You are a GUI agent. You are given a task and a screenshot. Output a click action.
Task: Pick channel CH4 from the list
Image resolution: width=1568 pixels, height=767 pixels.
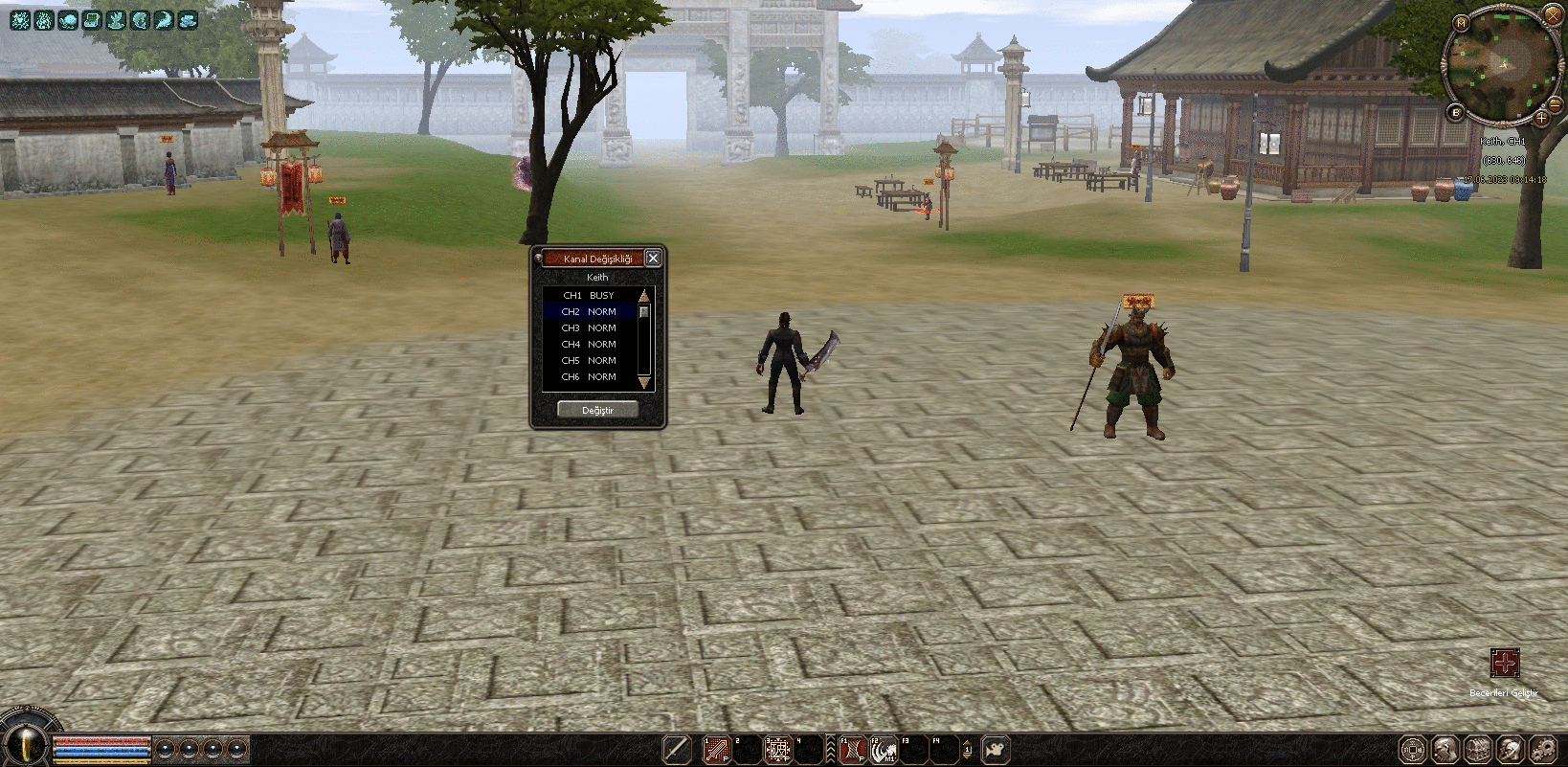pos(589,345)
